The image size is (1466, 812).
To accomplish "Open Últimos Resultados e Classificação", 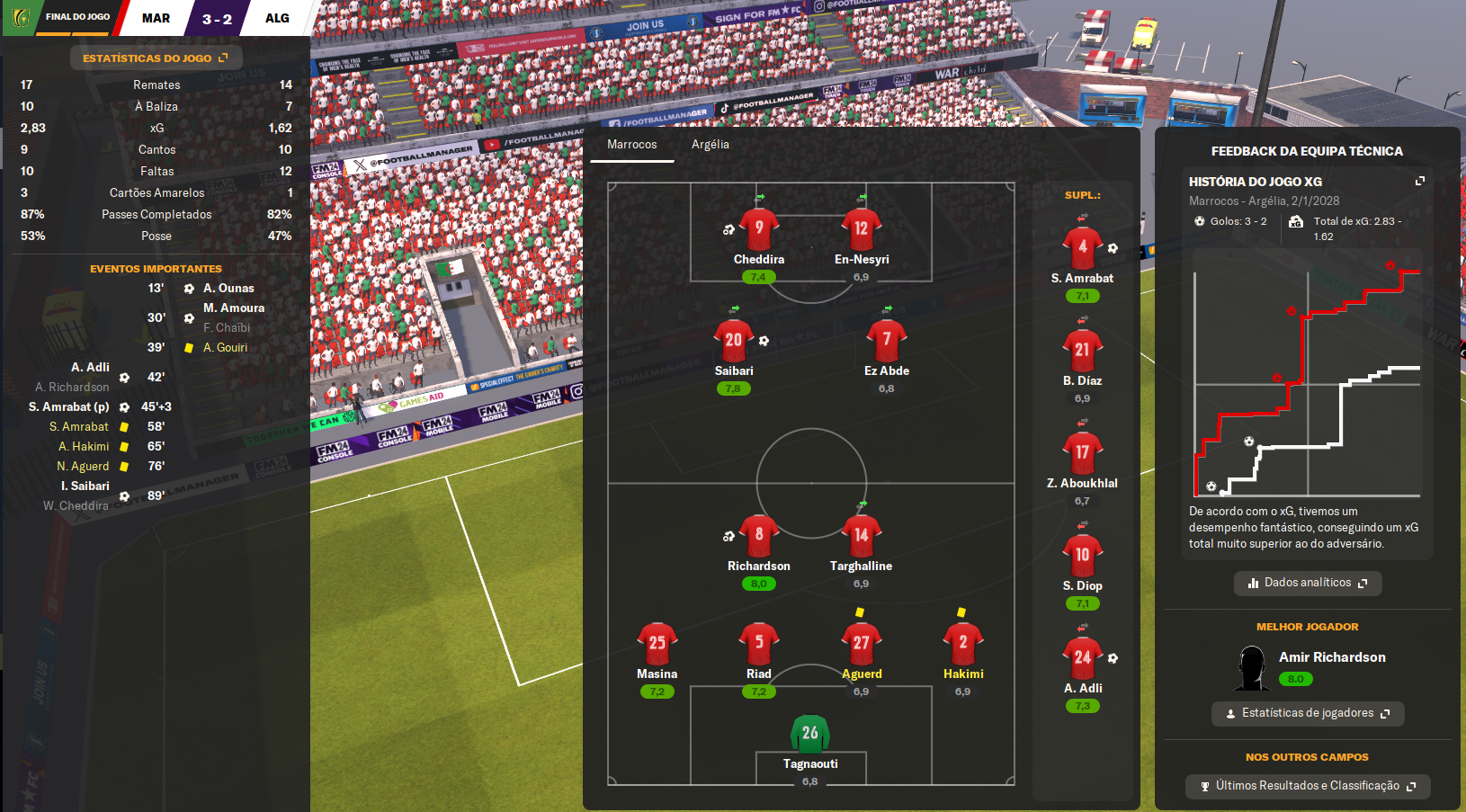I will tap(1307, 786).
